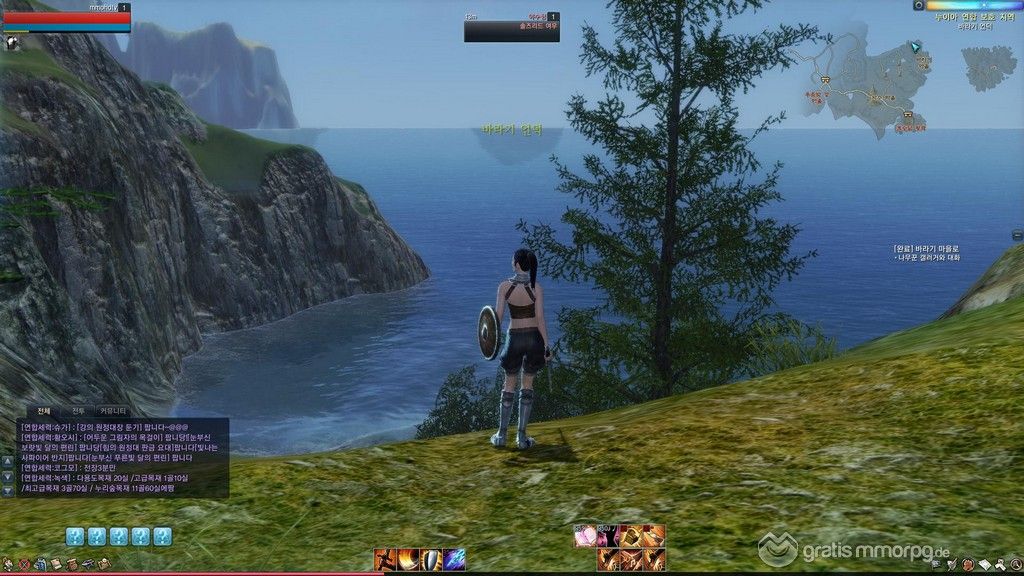Switch to the 전체 chat tab
Screen dimensions: 1024x576
tap(44, 411)
